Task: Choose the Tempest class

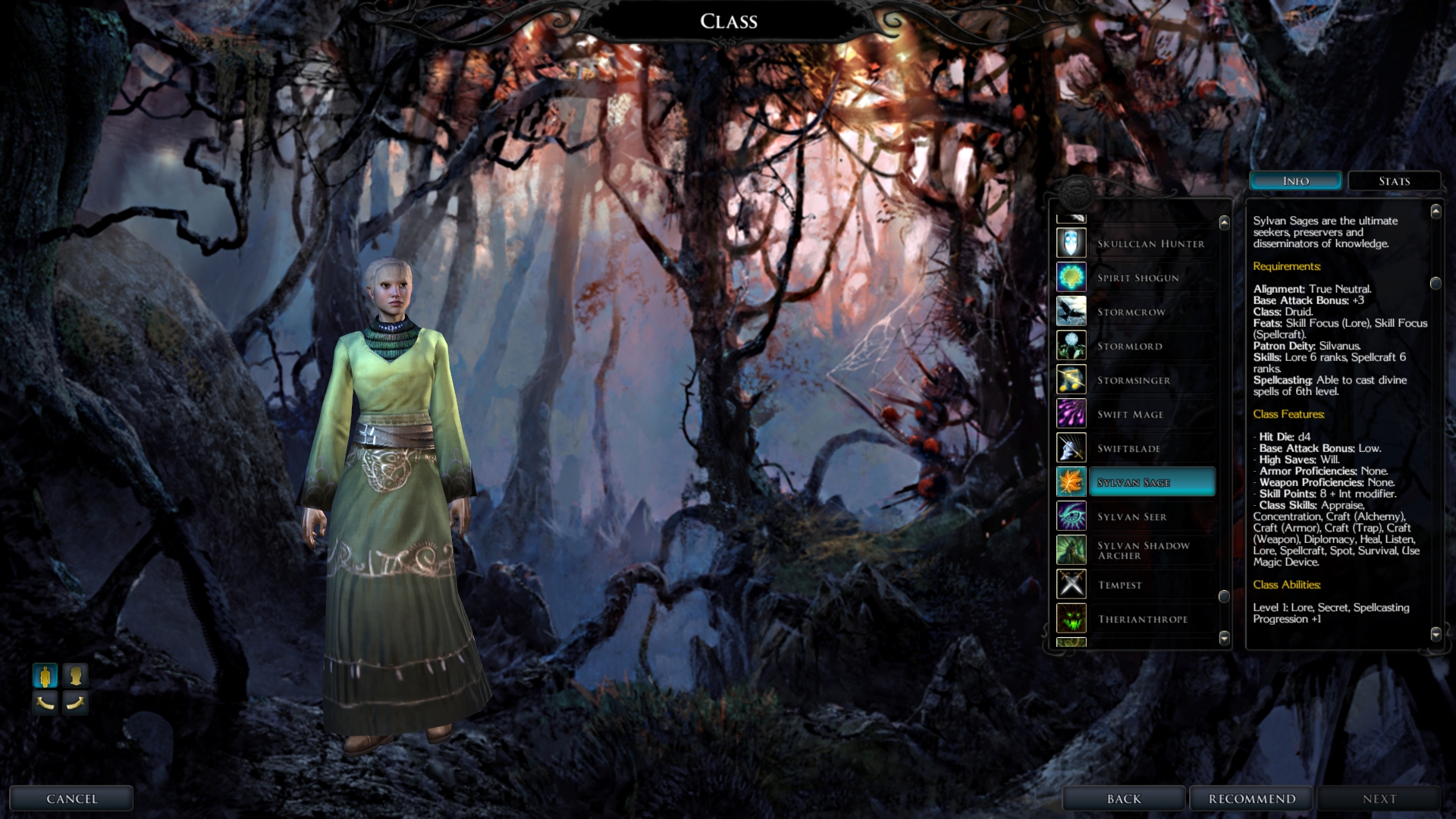Action: [x=1119, y=585]
